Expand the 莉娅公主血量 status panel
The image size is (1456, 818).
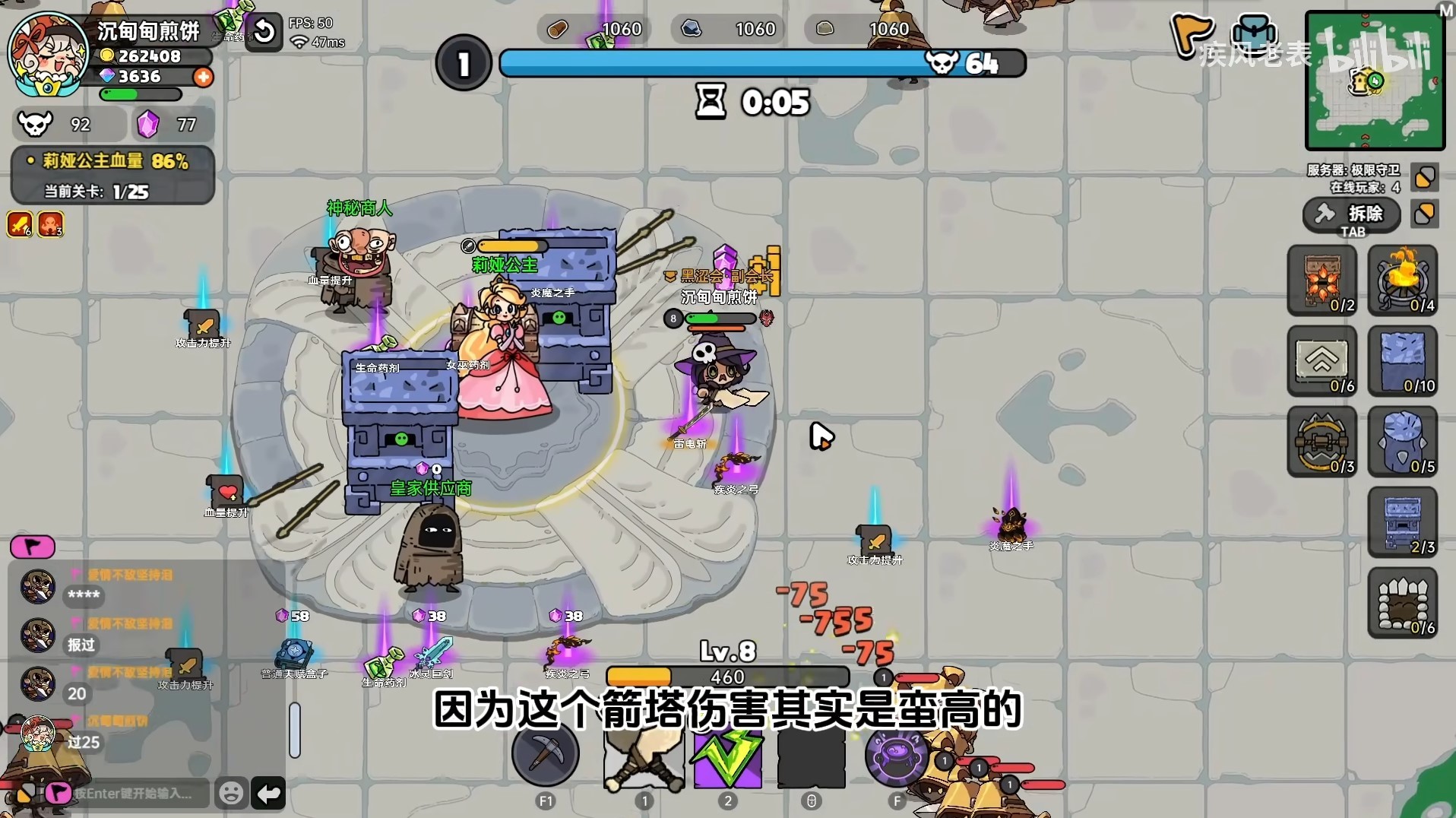(x=111, y=160)
